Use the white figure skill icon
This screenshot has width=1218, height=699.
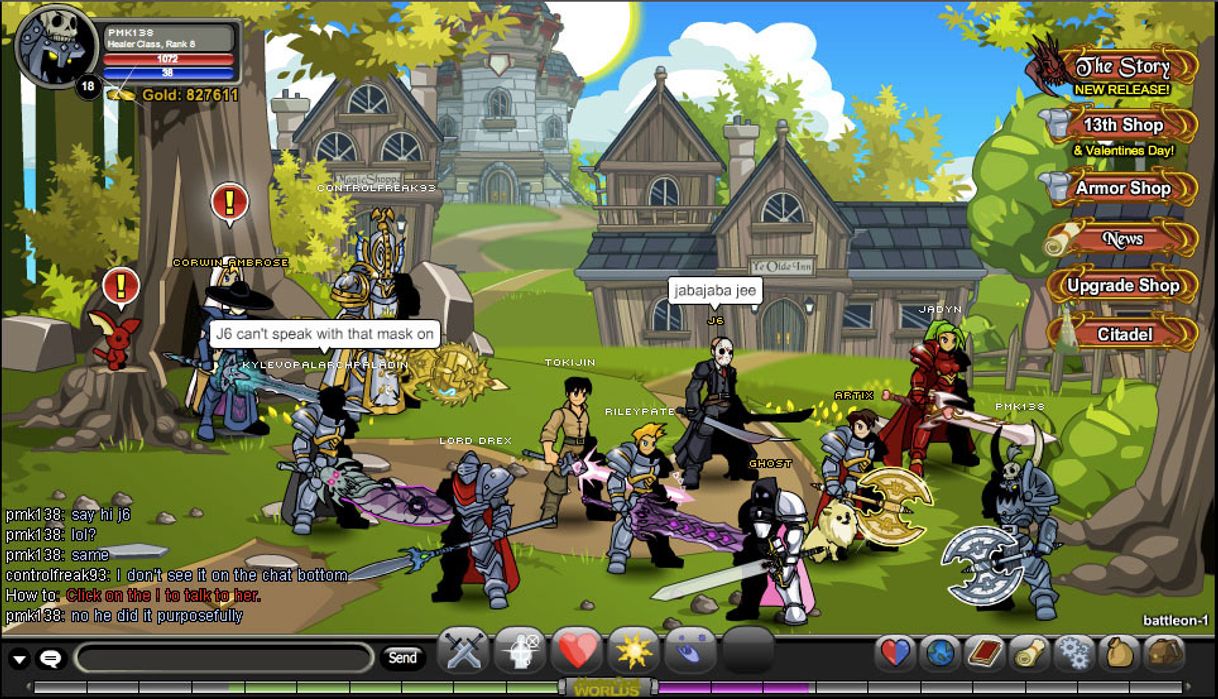(520, 653)
